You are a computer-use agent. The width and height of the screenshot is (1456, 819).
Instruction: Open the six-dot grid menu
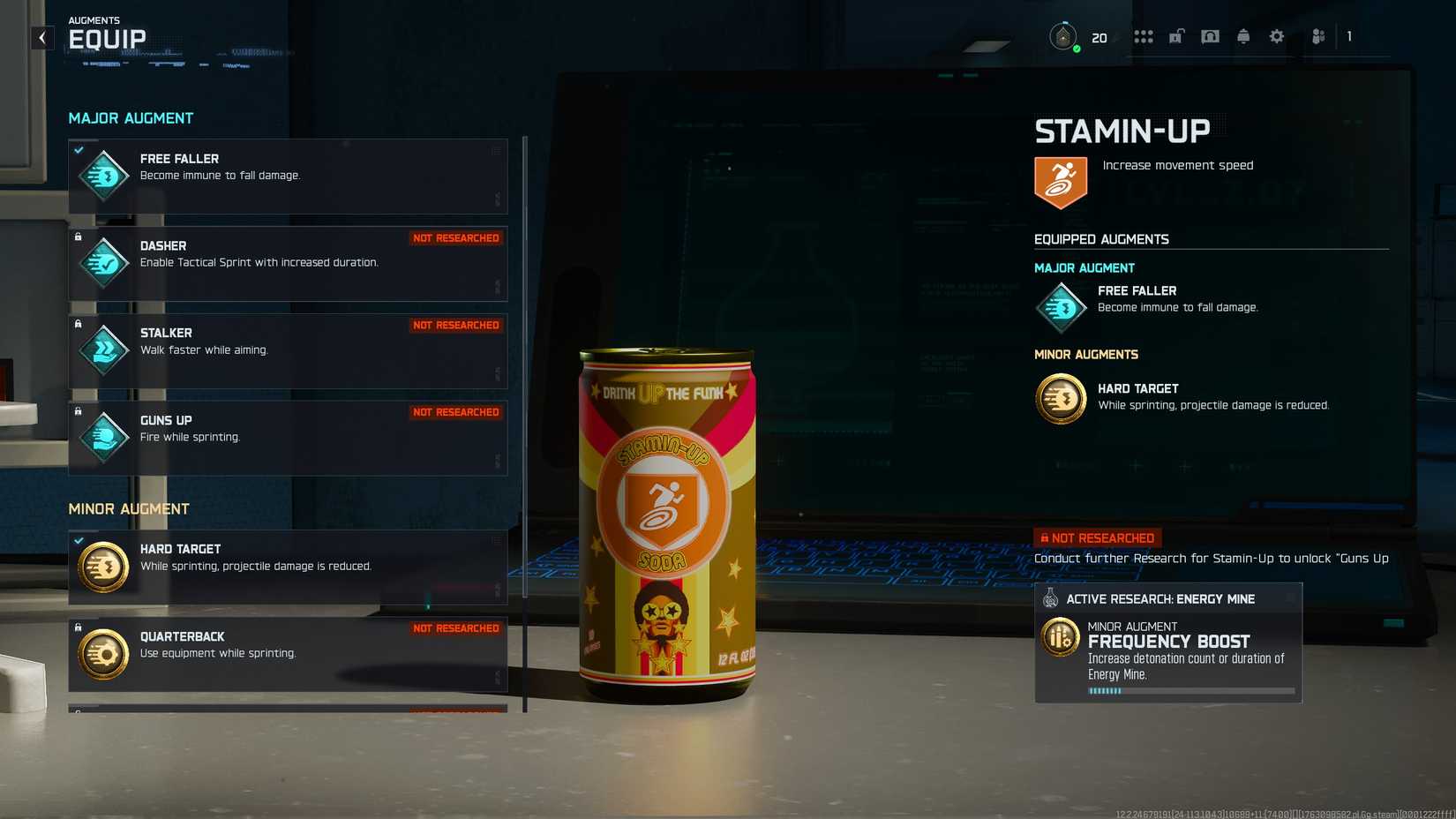pyautogui.click(x=1144, y=37)
